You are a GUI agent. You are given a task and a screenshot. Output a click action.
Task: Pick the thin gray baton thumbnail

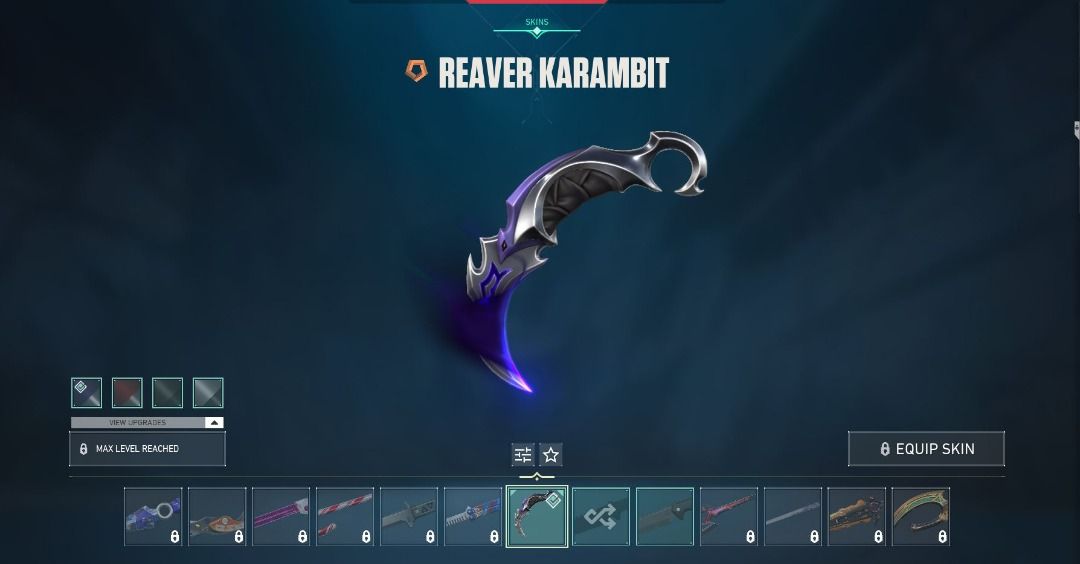coord(793,516)
